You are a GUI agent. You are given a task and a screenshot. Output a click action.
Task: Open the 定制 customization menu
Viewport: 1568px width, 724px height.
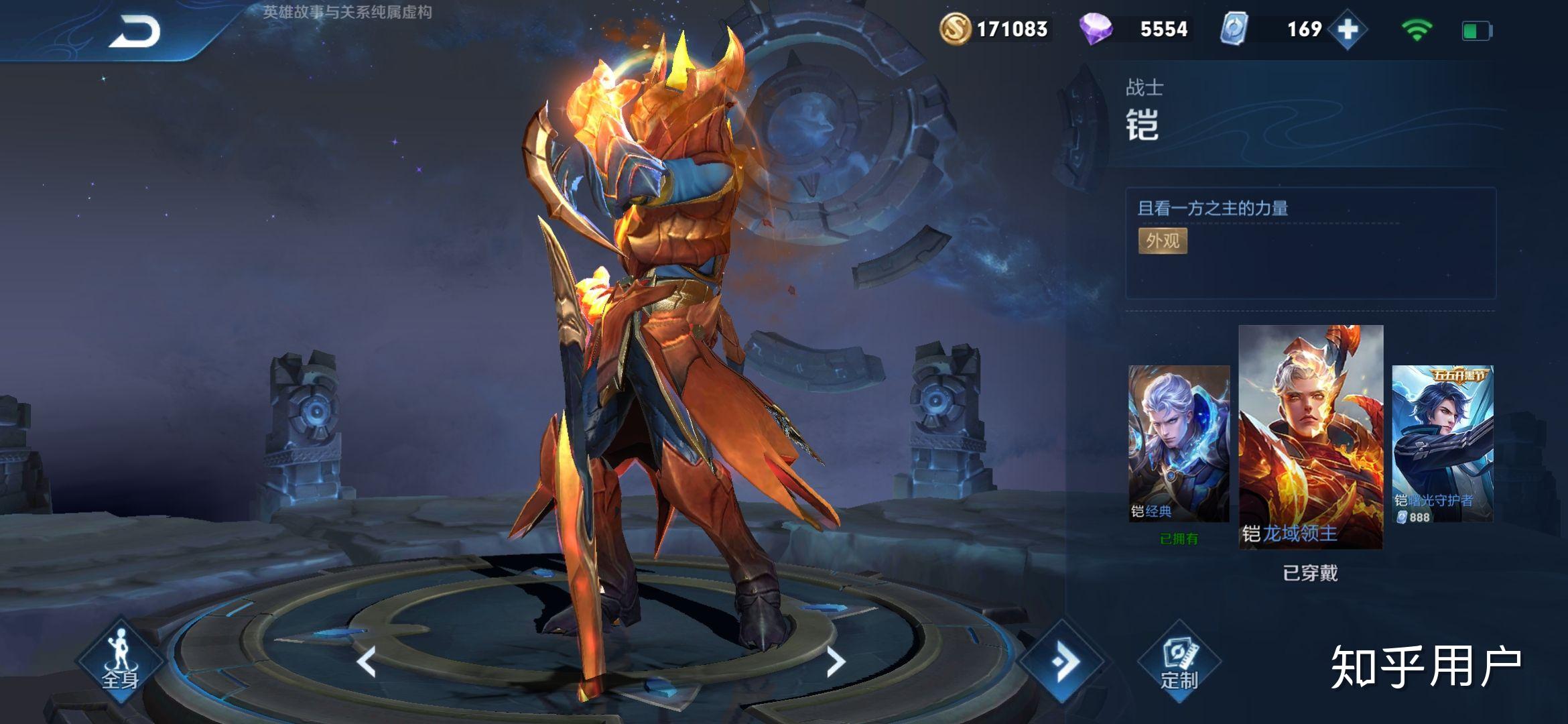[1179, 662]
